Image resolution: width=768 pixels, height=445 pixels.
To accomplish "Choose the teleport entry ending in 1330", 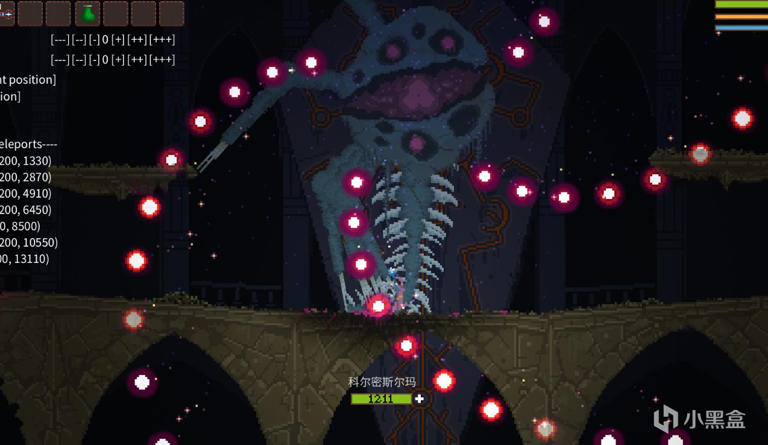I will tap(25, 161).
